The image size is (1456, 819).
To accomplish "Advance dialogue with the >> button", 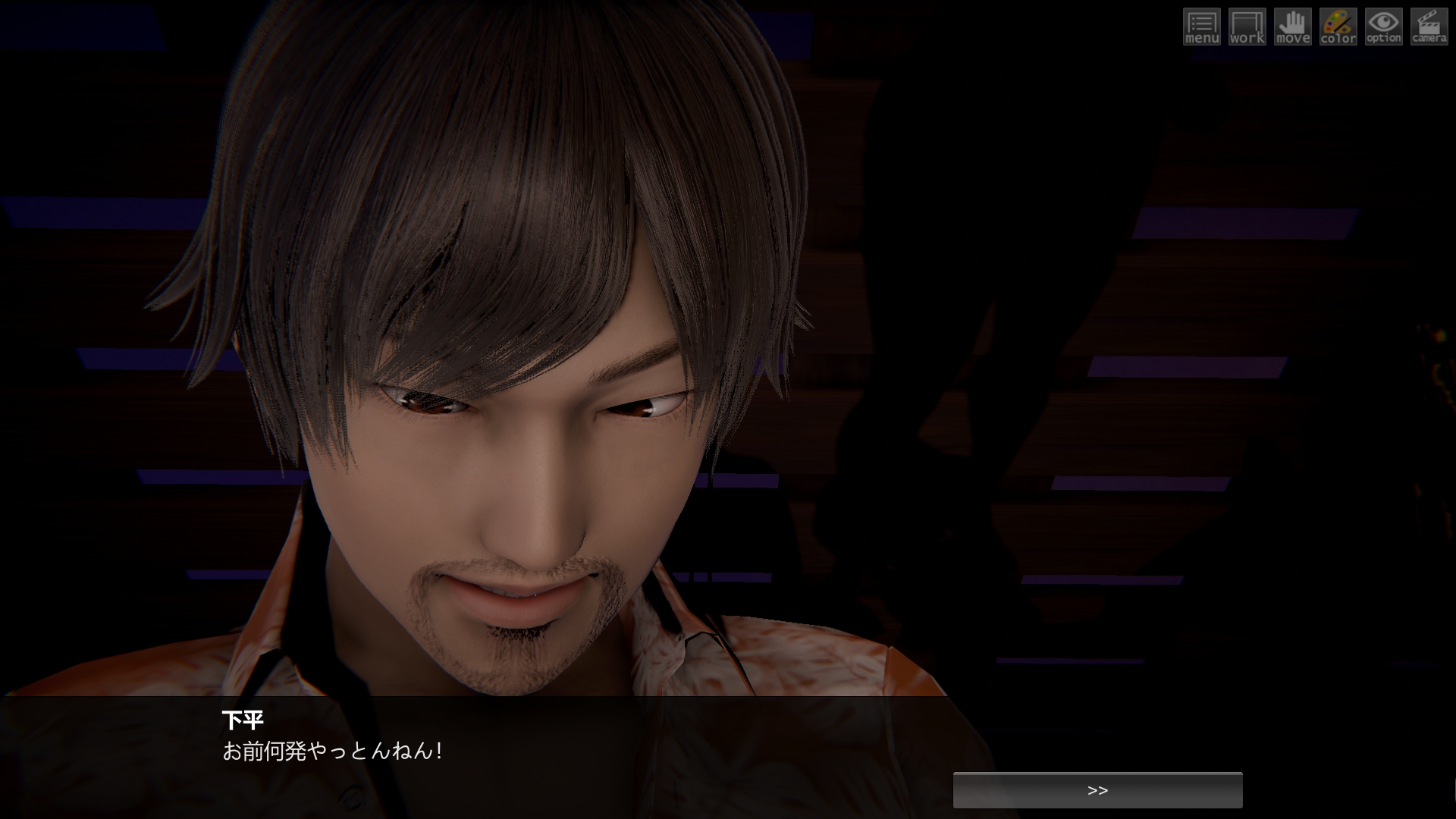I will [1097, 790].
